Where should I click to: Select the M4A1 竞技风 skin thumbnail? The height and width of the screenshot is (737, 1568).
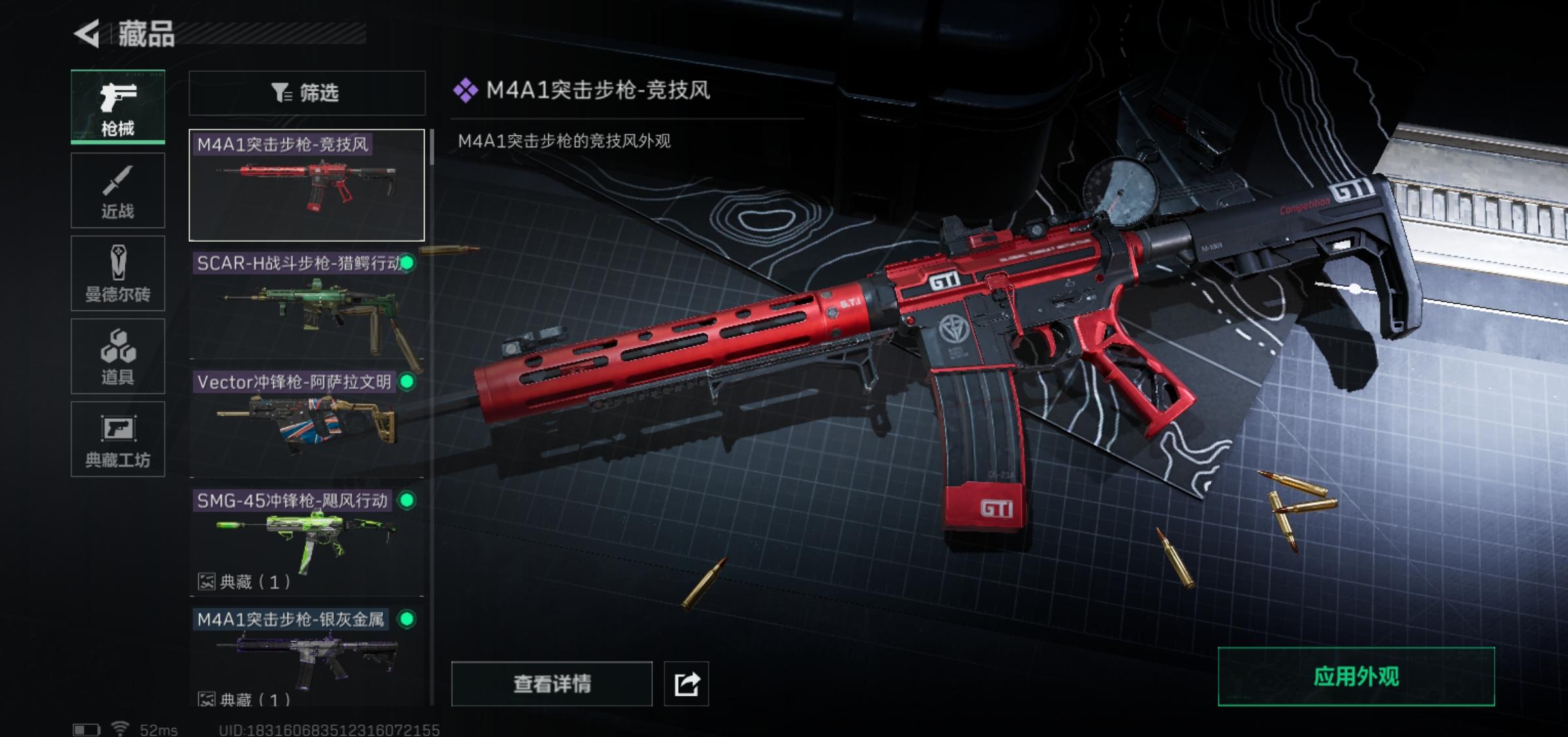tap(306, 186)
